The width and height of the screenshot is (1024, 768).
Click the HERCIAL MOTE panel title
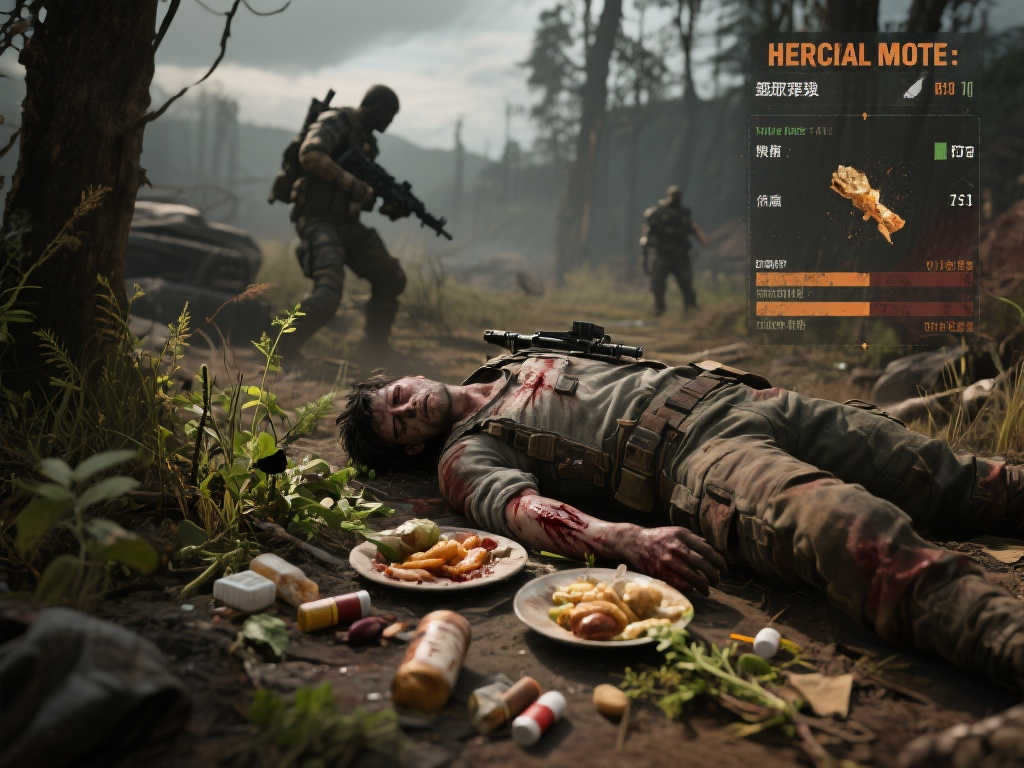click(x=862, y=54)
